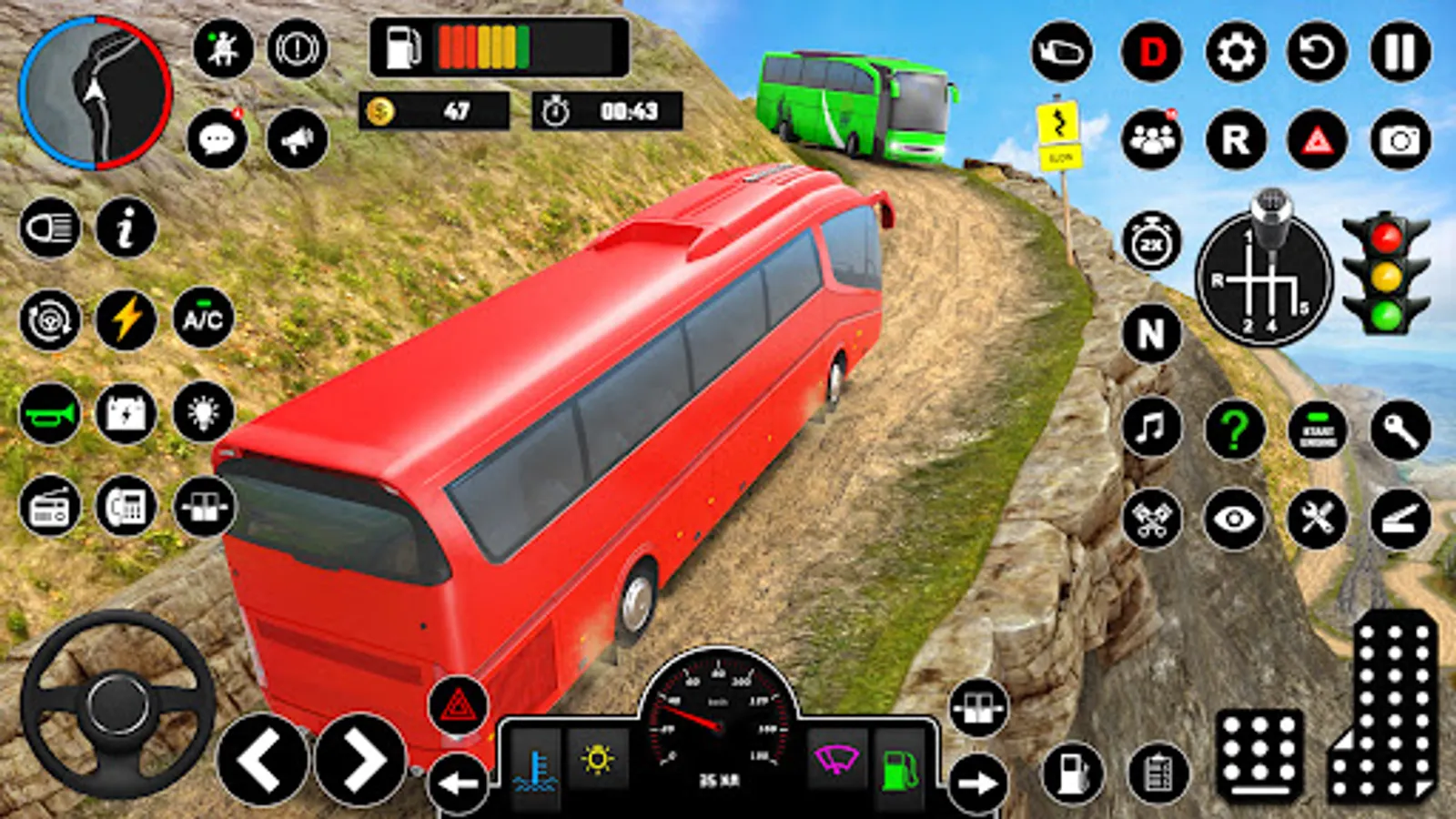This screenshot has width=1456, height=819.
Task: Click the minimap
Action: 96,94
